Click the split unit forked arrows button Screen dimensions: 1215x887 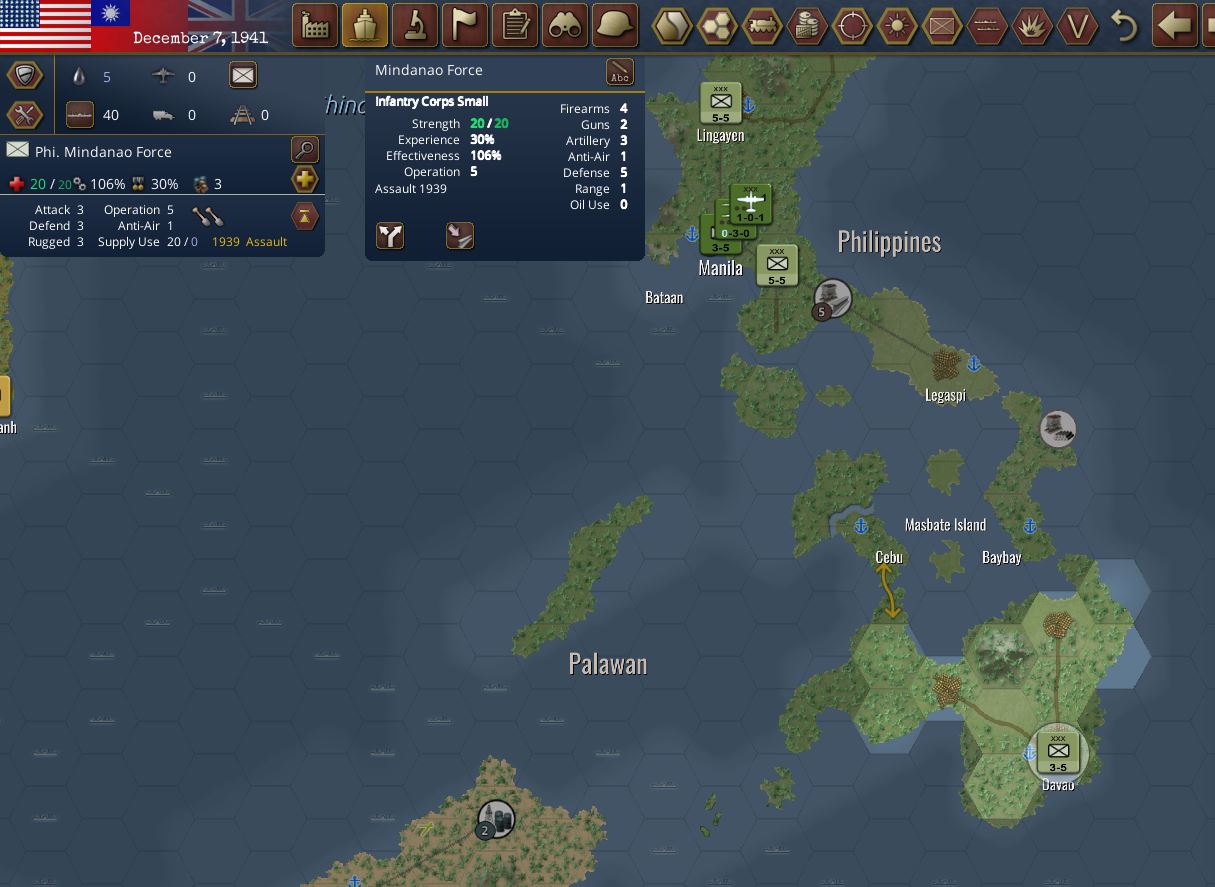[390, 236]
